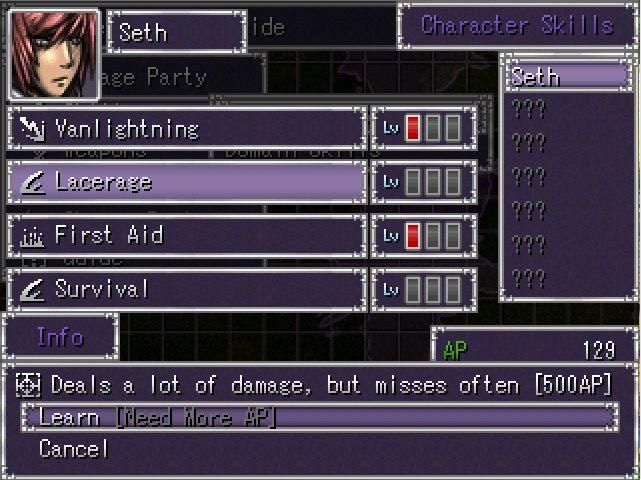Viewport: 641px width, 480px height.
Task: Cancel the skill learning prompt
Action: click(x=72, y=449)
